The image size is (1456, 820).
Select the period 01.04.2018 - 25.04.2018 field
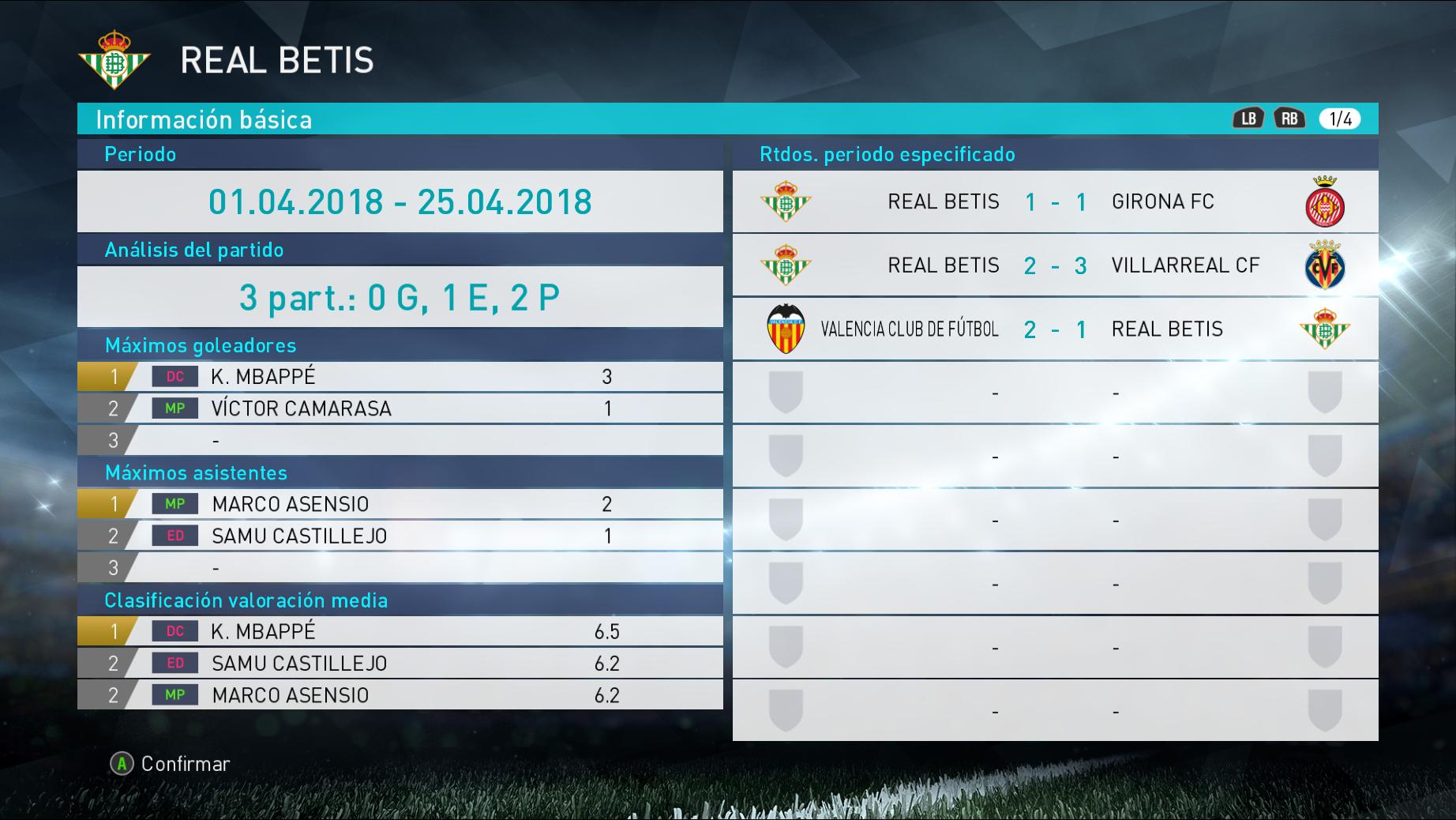tap(400, 201)
